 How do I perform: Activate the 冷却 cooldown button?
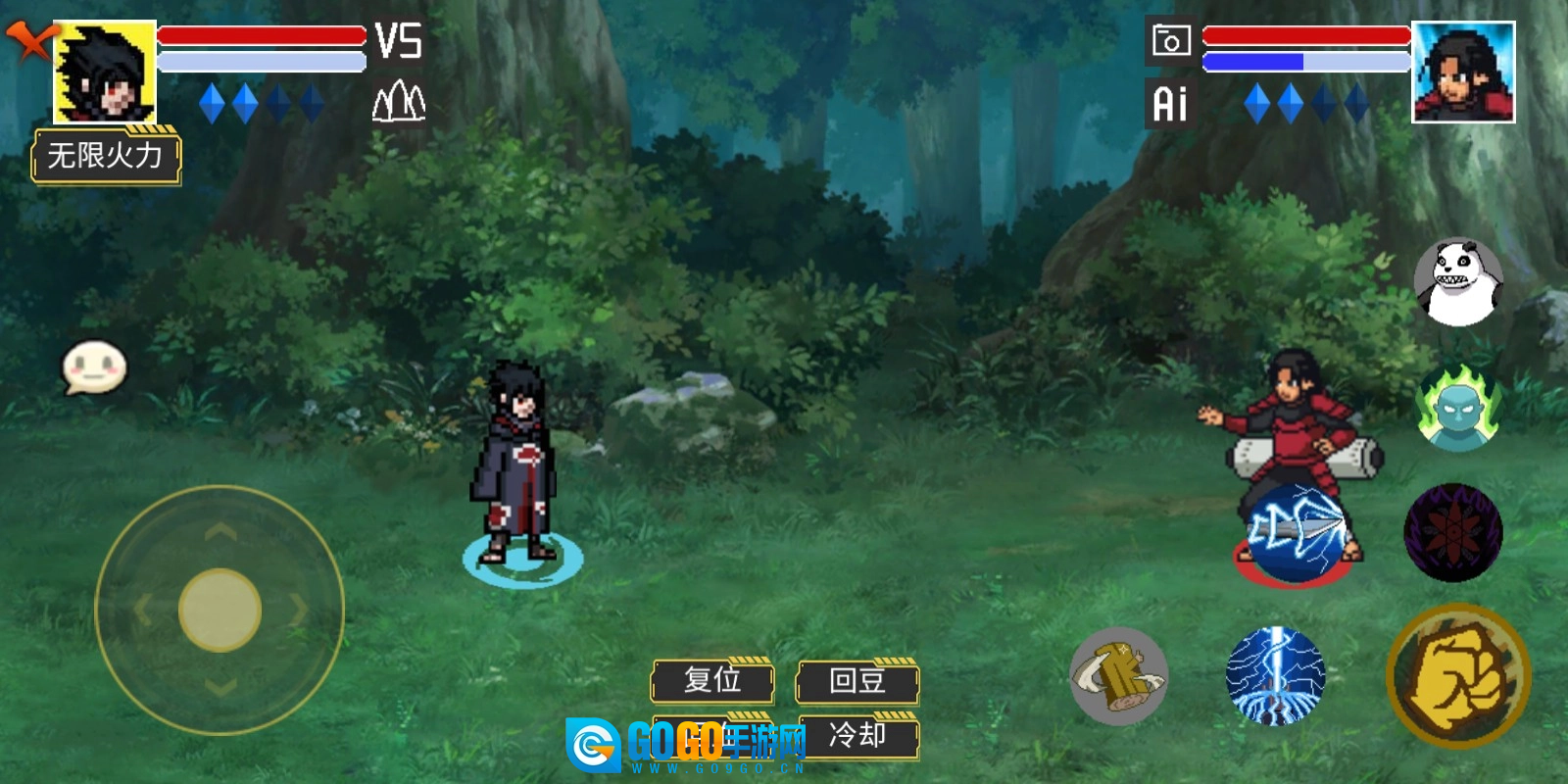(857, 735)
